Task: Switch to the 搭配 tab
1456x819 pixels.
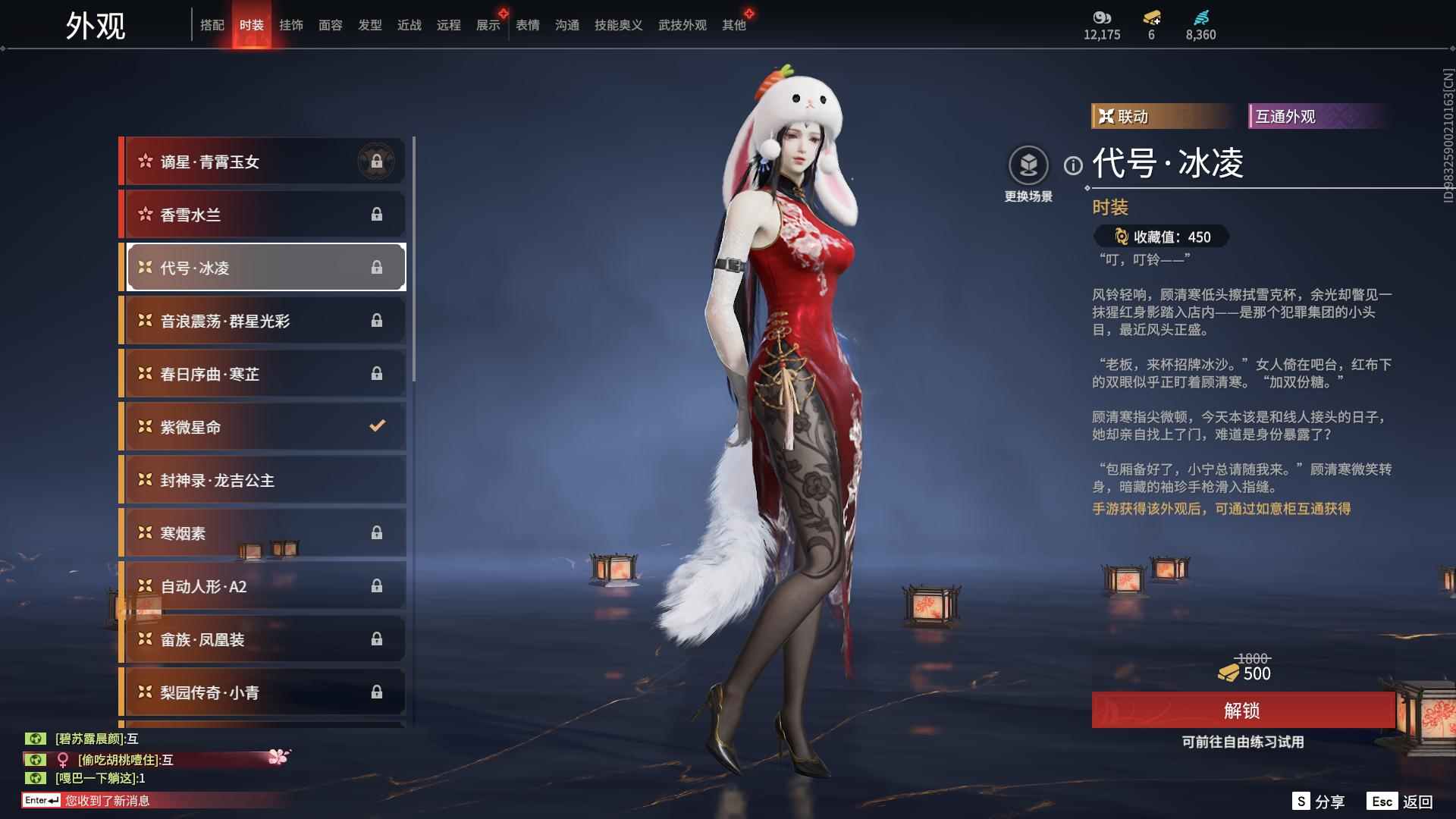Action: (213, 24)
